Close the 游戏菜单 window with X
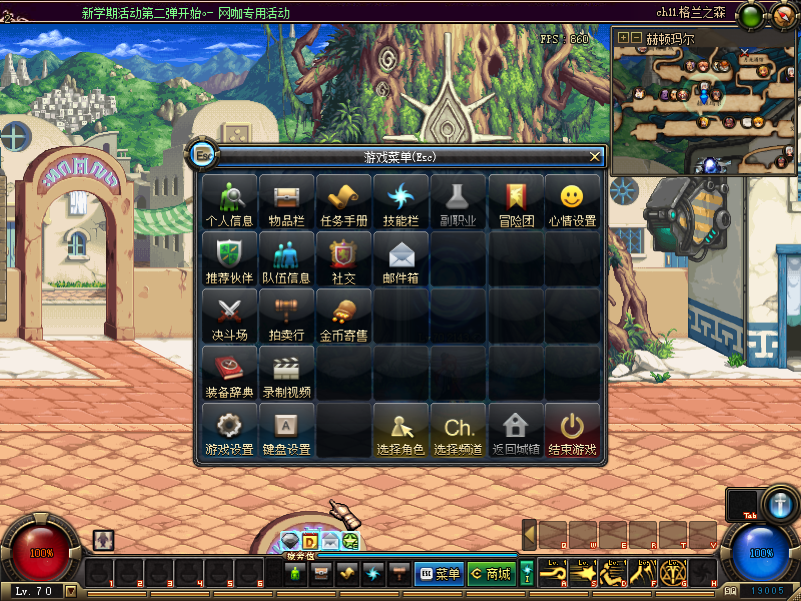The image size is (801, 601). (x=595, y=156)
